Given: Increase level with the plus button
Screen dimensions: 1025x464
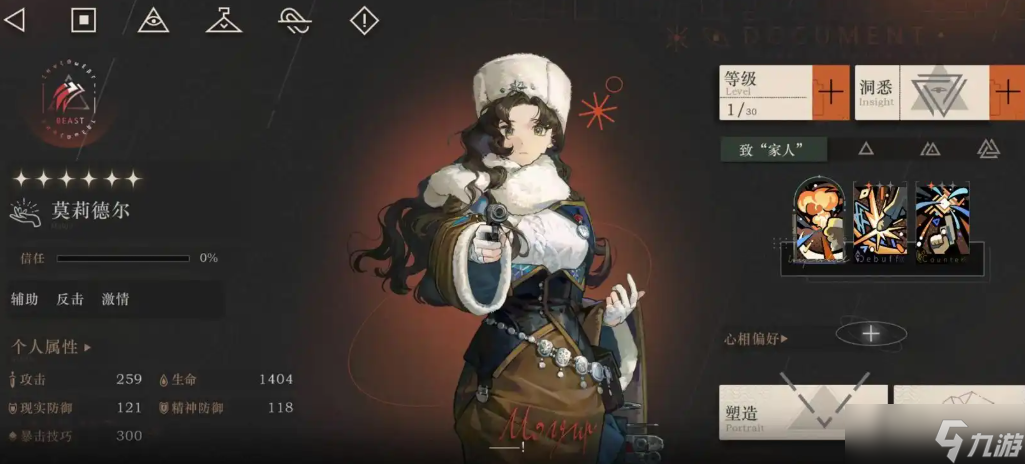Looking at the screenshot, I should pos(830,93).
